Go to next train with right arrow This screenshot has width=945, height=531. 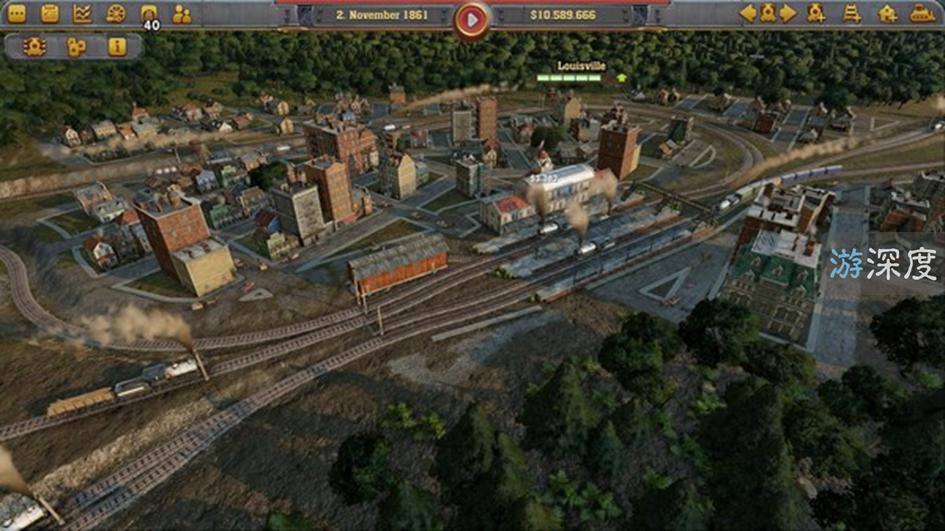pyautogui.click(x=789, y=14)
